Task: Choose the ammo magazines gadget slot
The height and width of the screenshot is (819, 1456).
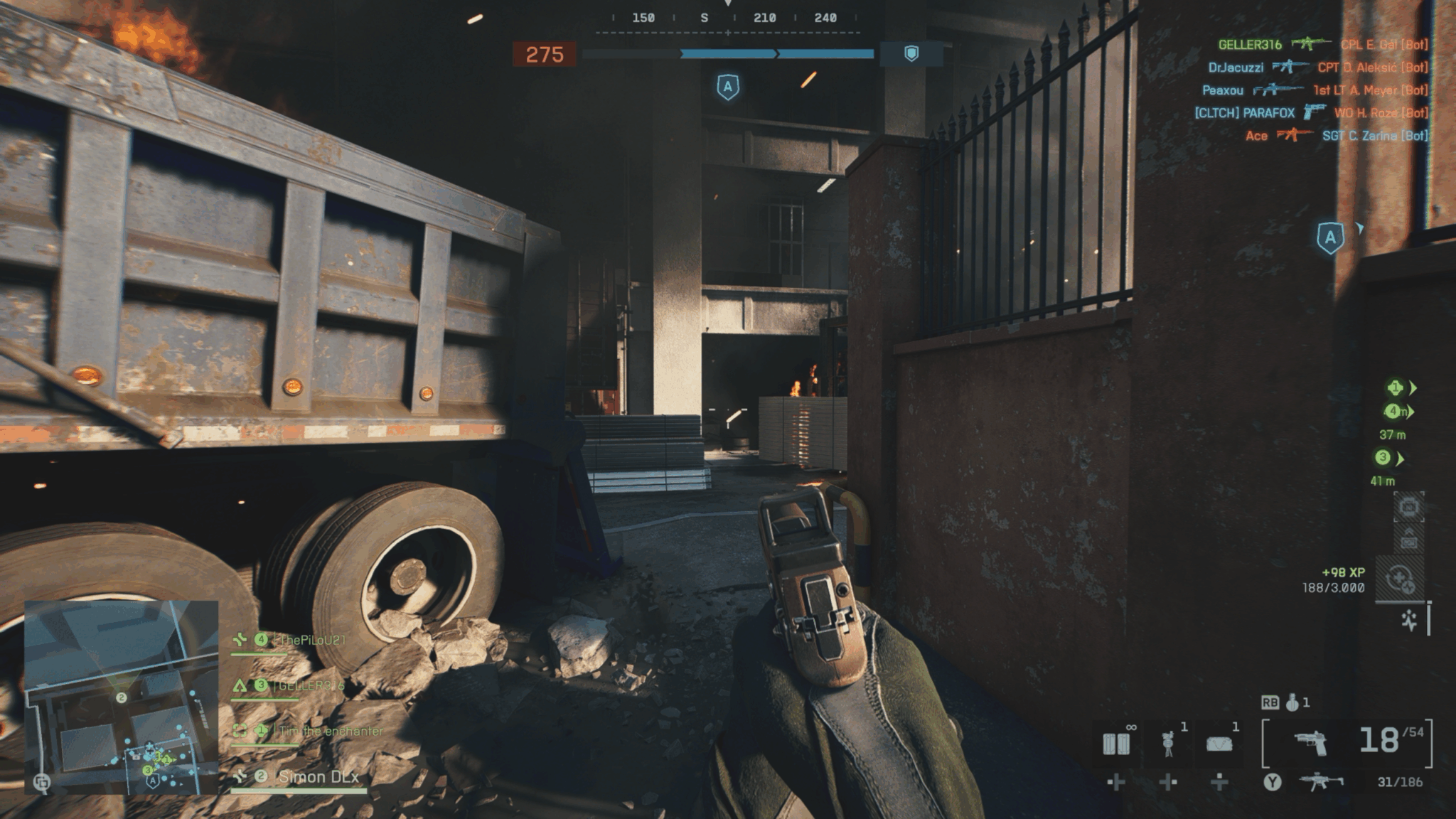Action: [1115, 744]
